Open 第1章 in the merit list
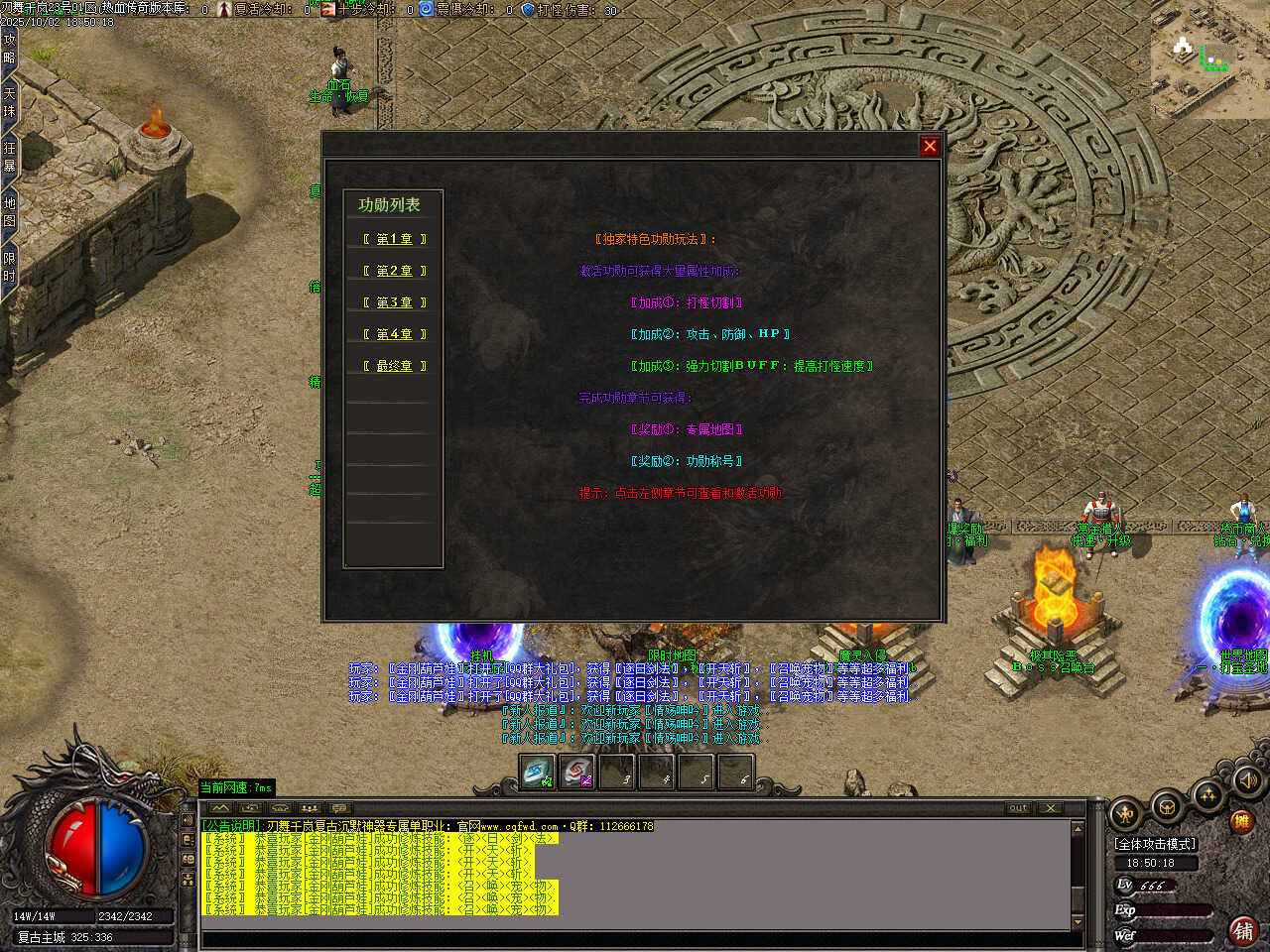This screenshot has height=952, width=1270. [x=394, y=239]
